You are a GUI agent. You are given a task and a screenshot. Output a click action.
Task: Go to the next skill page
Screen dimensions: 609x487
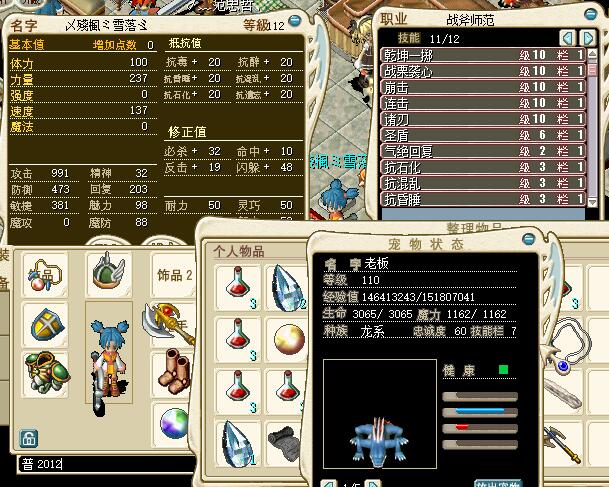click(x=587, y=37)
